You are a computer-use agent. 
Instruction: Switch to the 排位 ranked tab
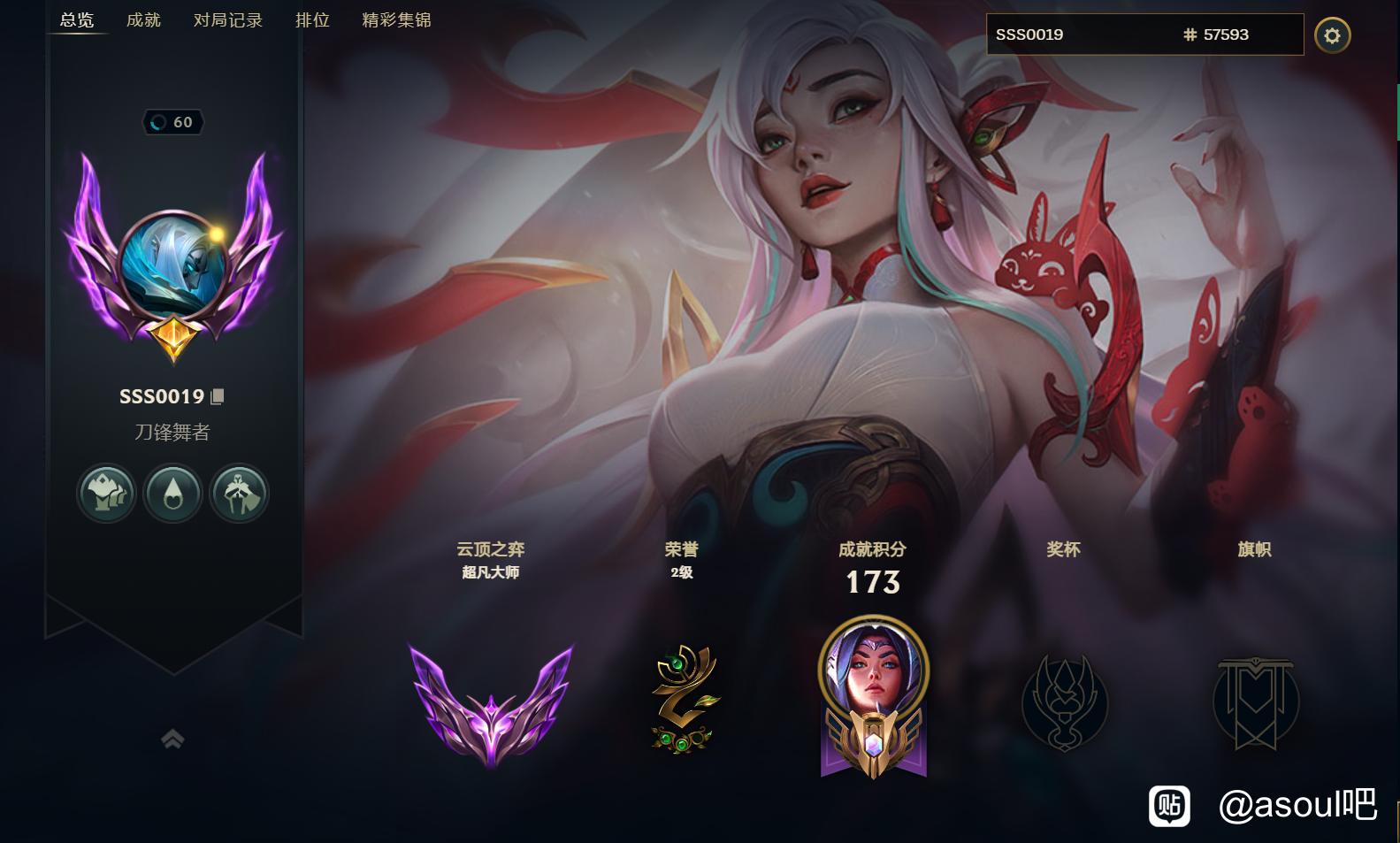[x=312, y=19]
